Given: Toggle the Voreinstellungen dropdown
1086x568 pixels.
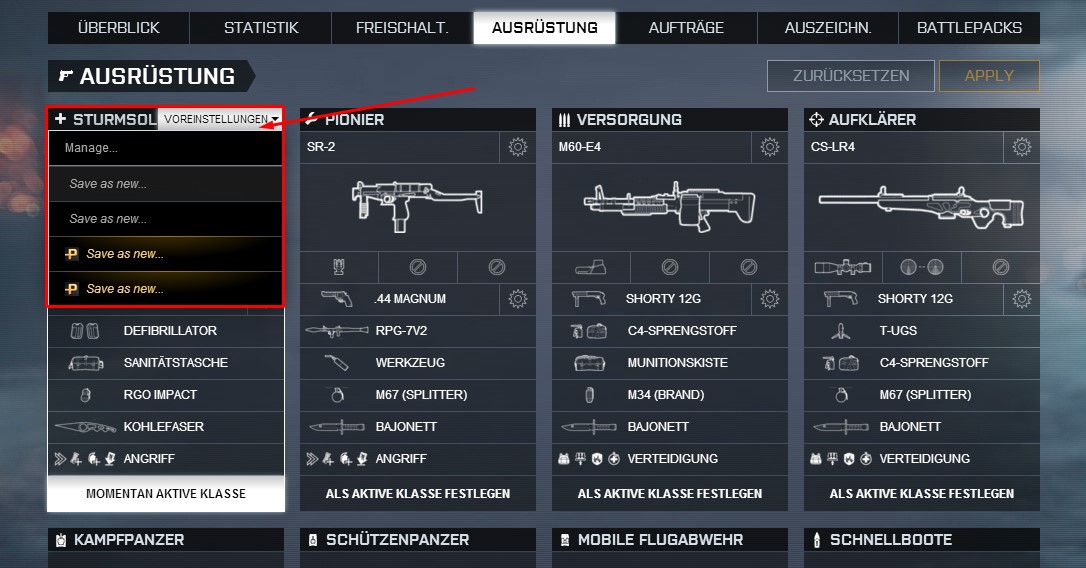Looking at the screenshot, I should point(221,119).
